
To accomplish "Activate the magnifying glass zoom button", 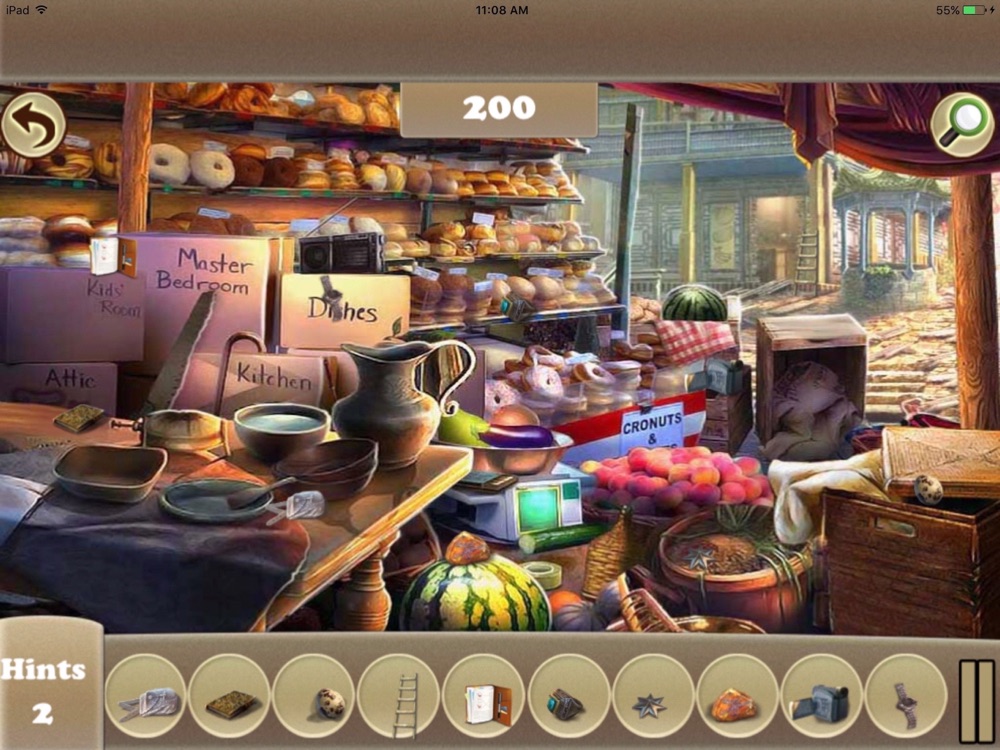I will point(961,125).
